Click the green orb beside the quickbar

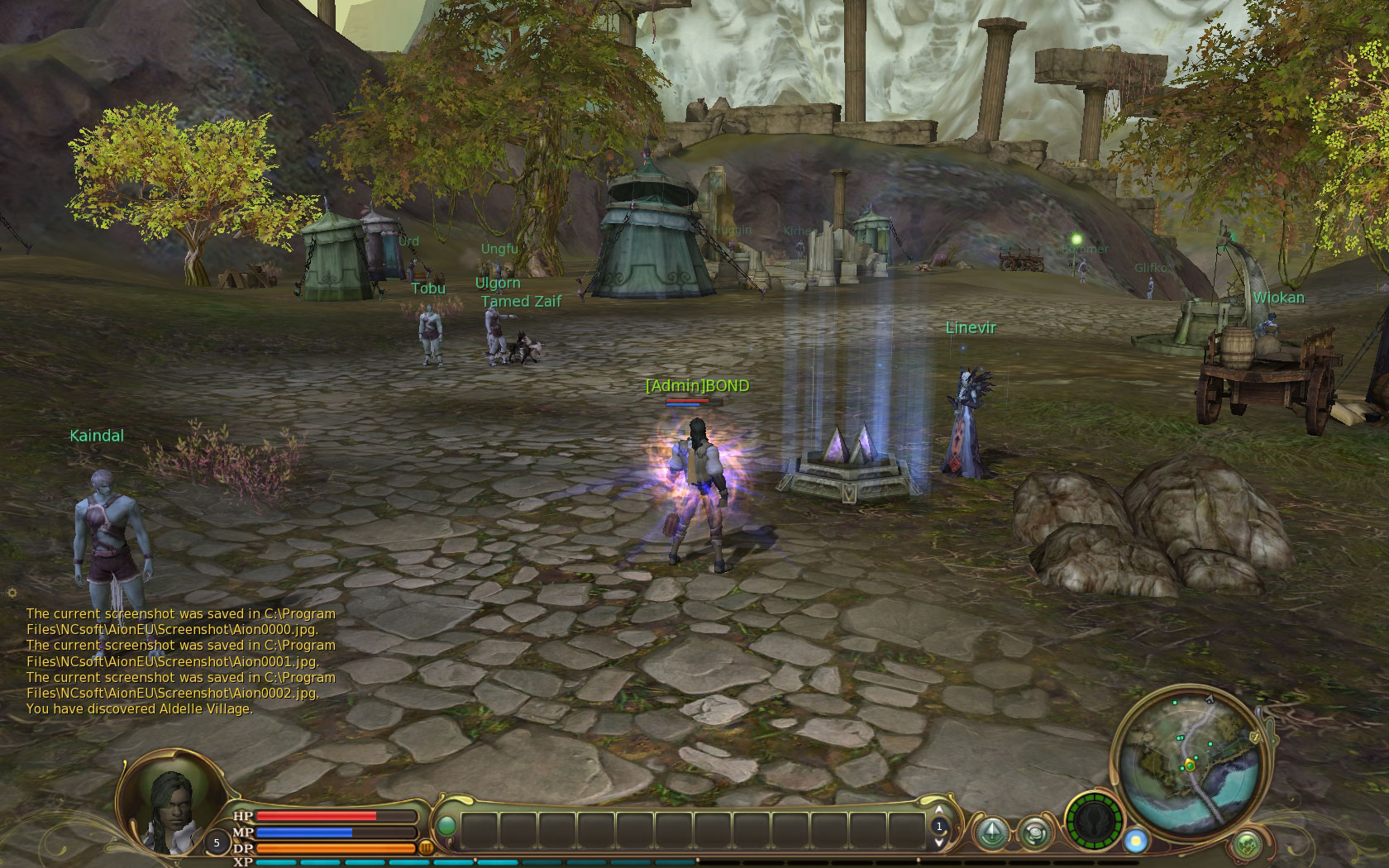tap(446, 826)
